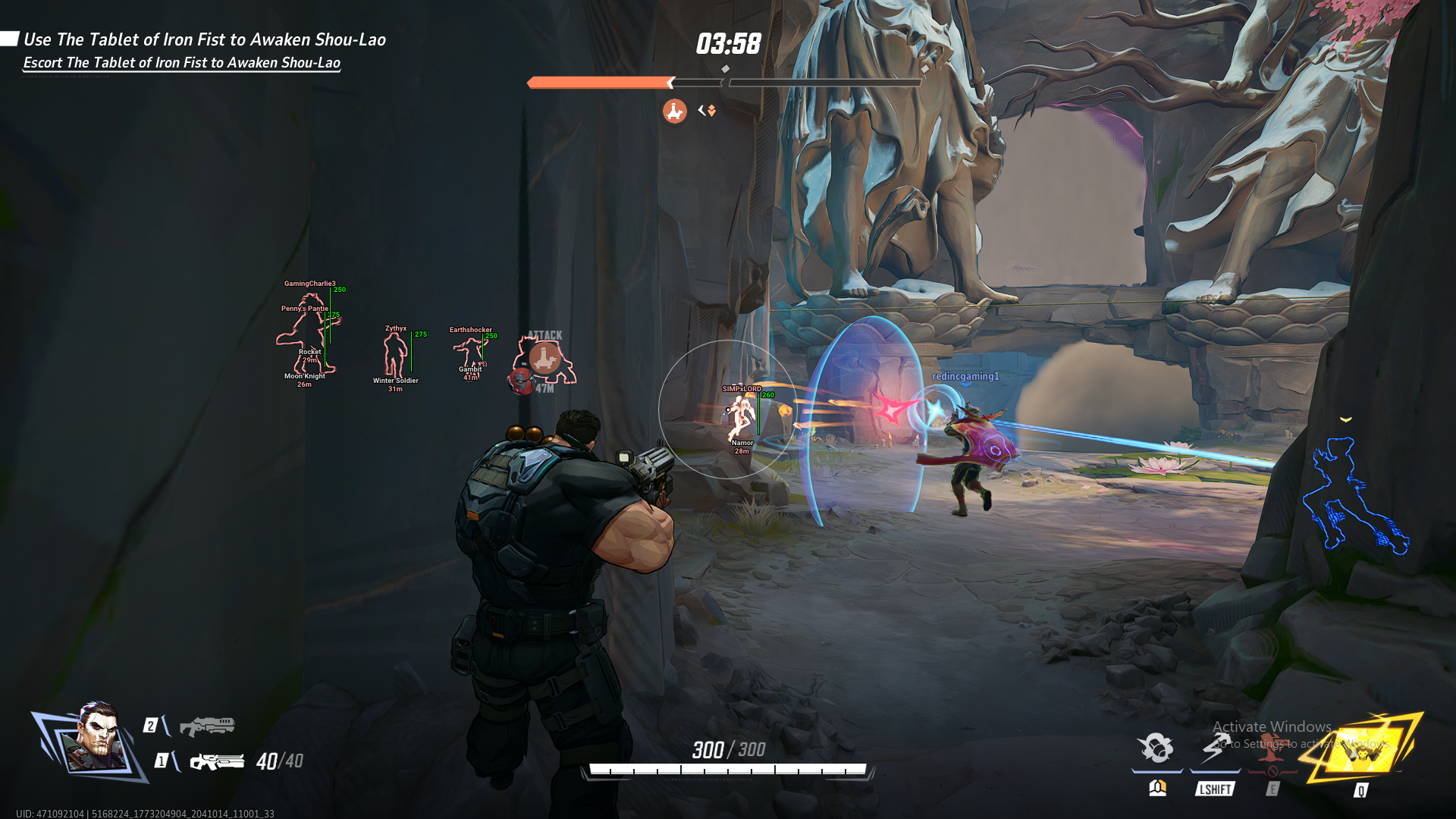Click the disabled red turret ability icon

click(x=1272, y=749)
